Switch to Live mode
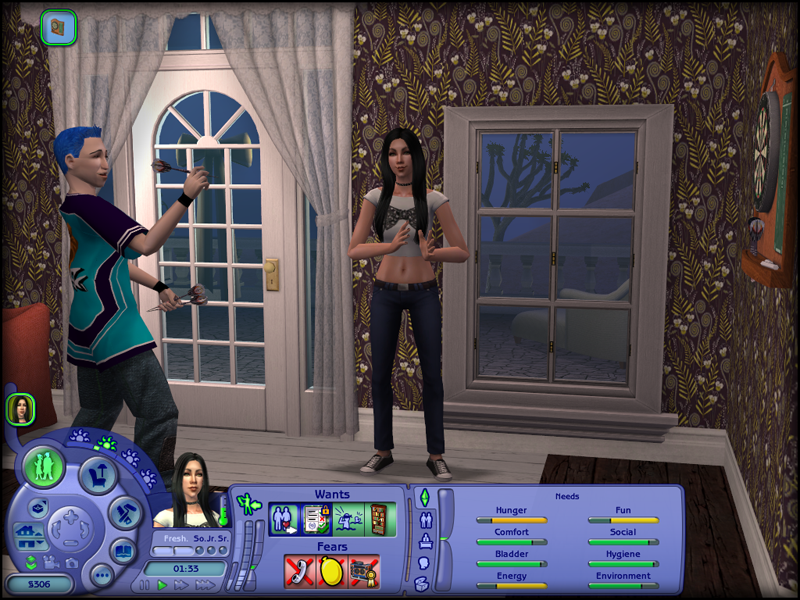 point(44,467)
